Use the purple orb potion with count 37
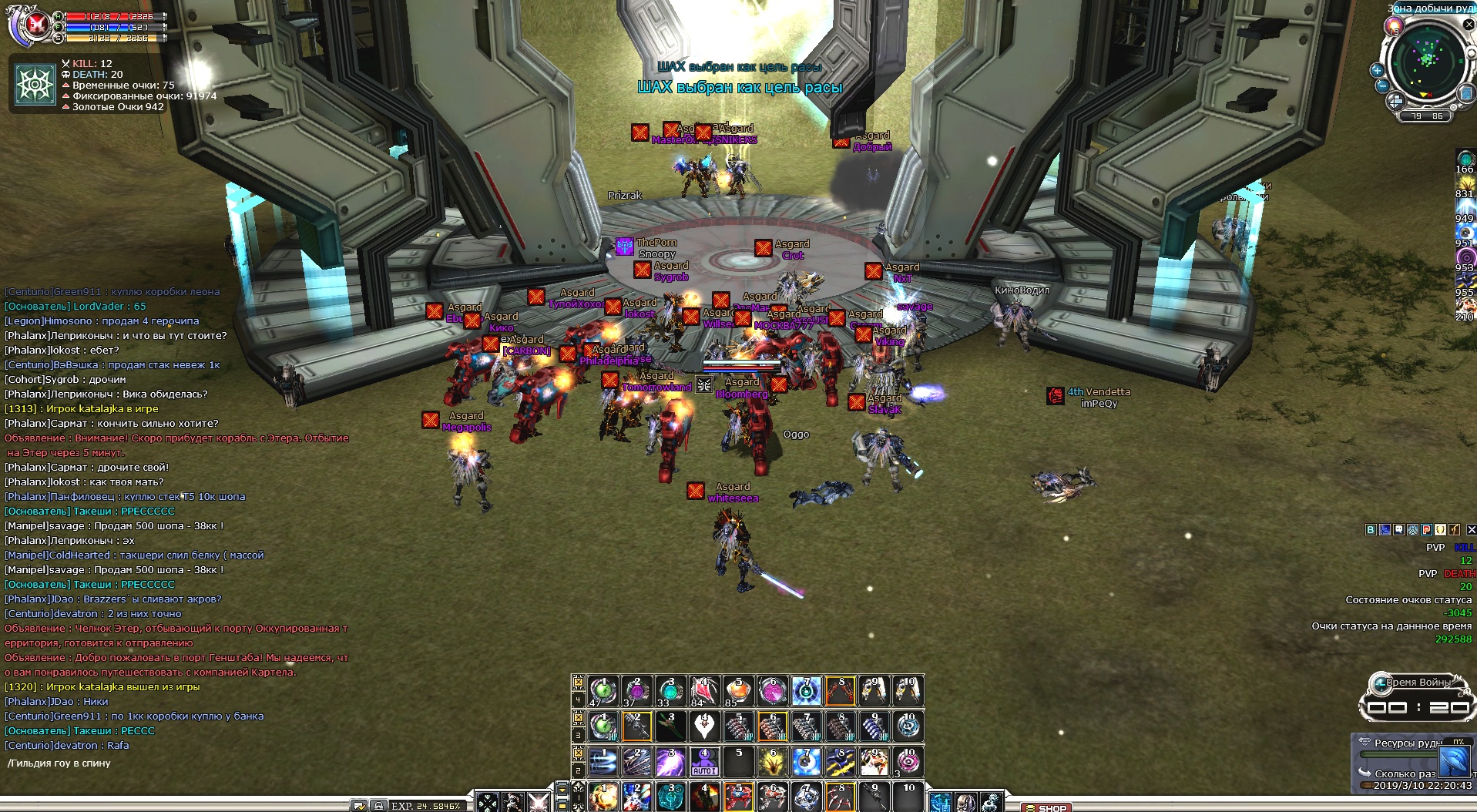 (636, 690)
